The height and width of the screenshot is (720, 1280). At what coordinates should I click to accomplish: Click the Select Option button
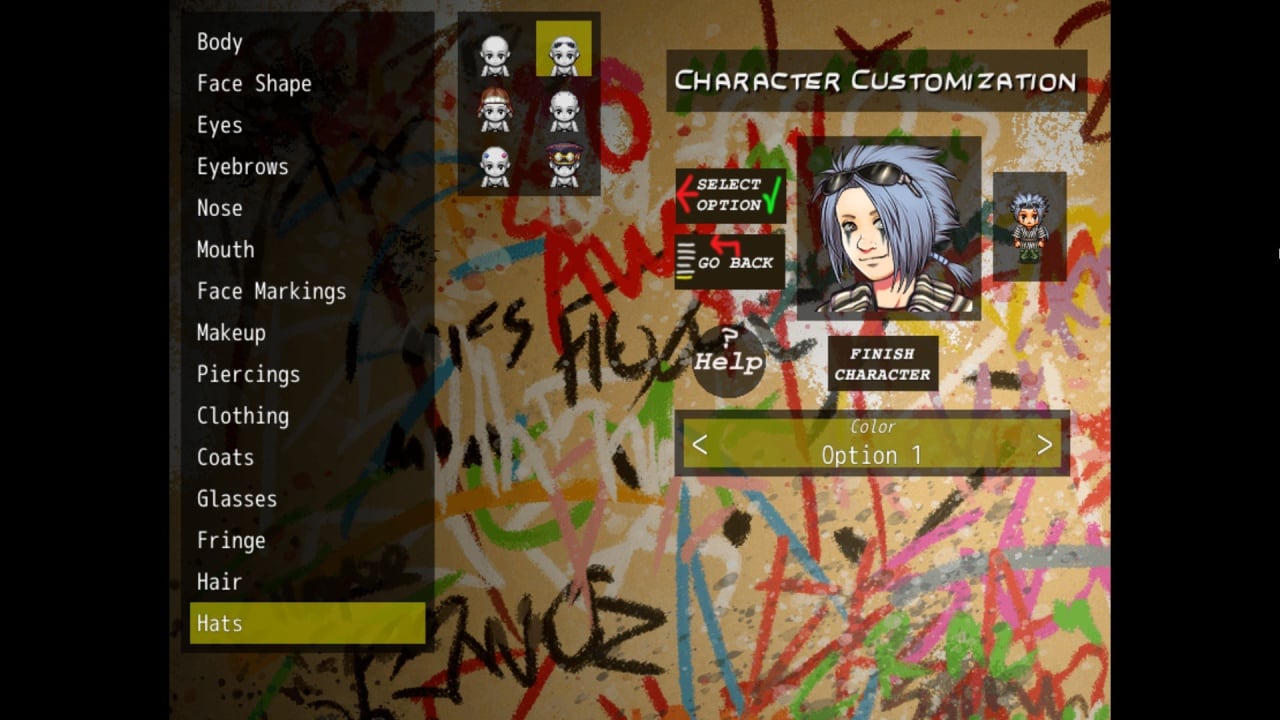(x=730, y=195)
